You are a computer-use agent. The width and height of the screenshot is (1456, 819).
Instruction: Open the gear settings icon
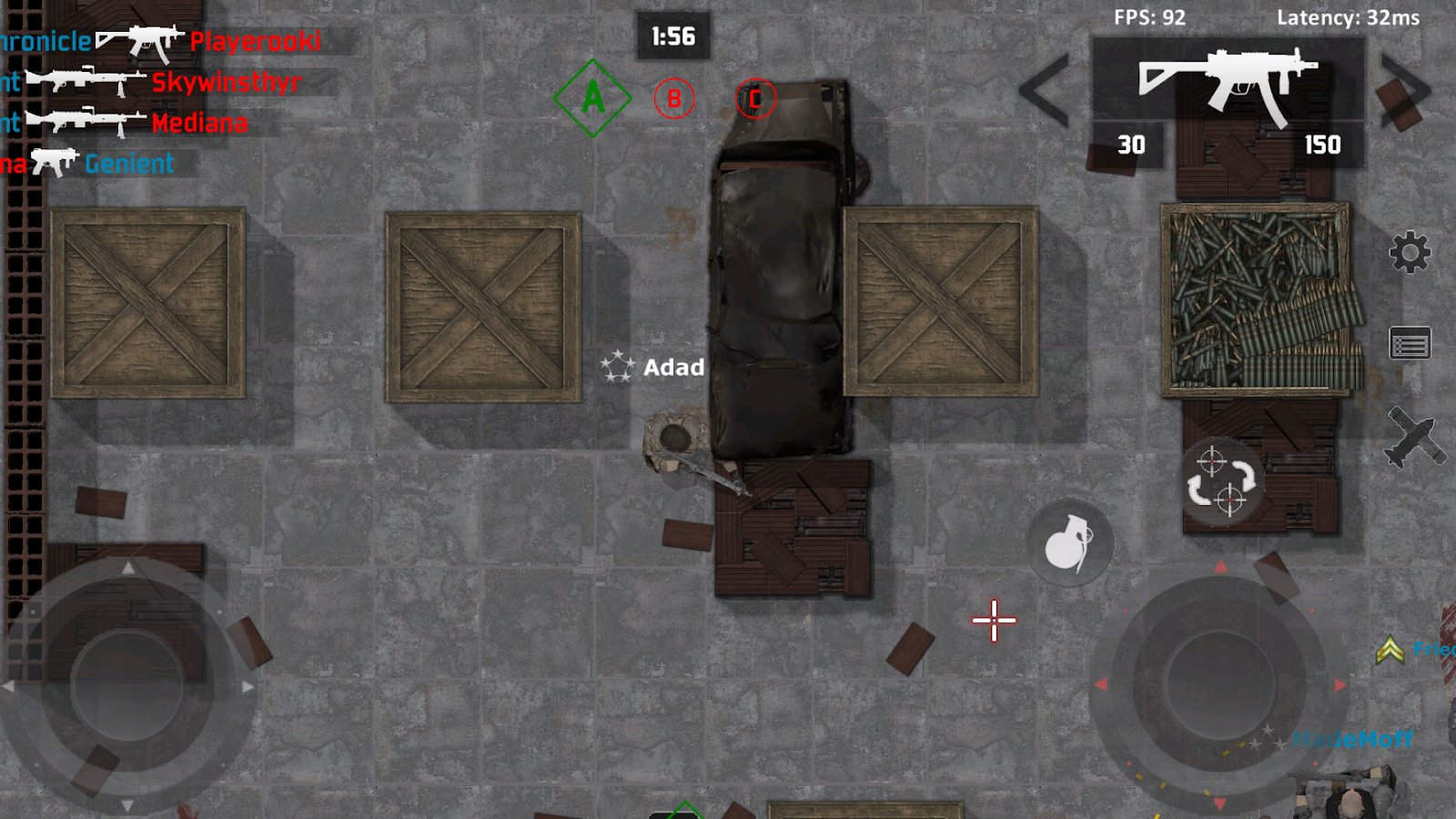[1410, 252]
